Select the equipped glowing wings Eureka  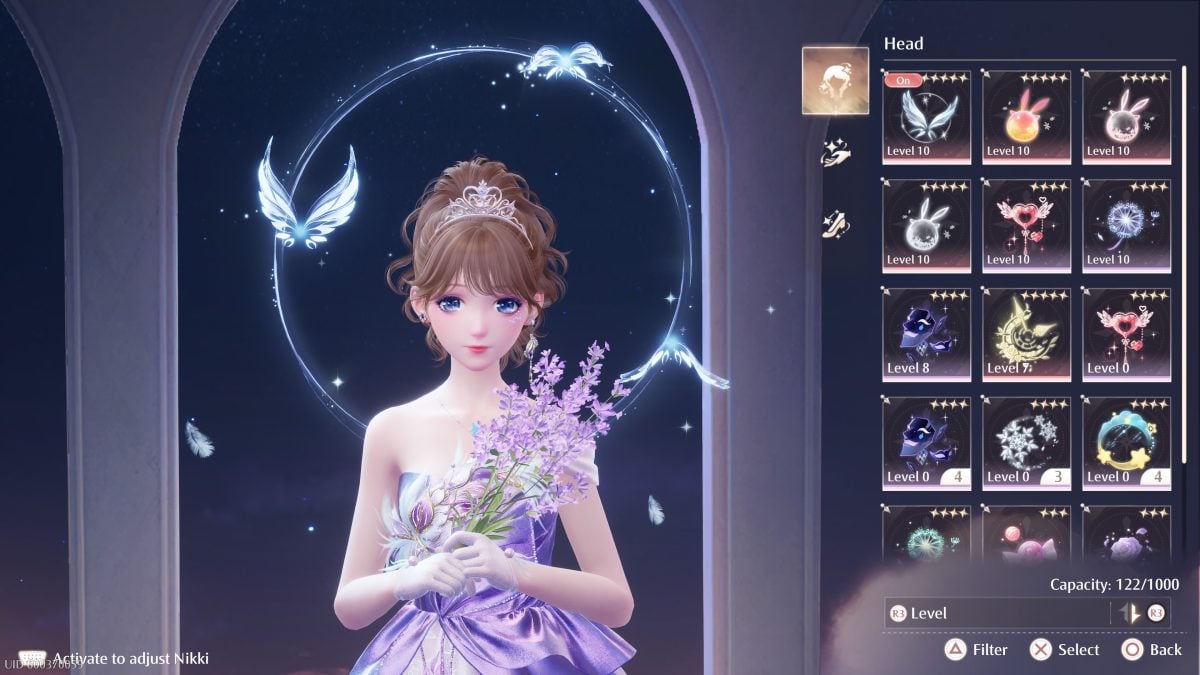tap(926, 116)
